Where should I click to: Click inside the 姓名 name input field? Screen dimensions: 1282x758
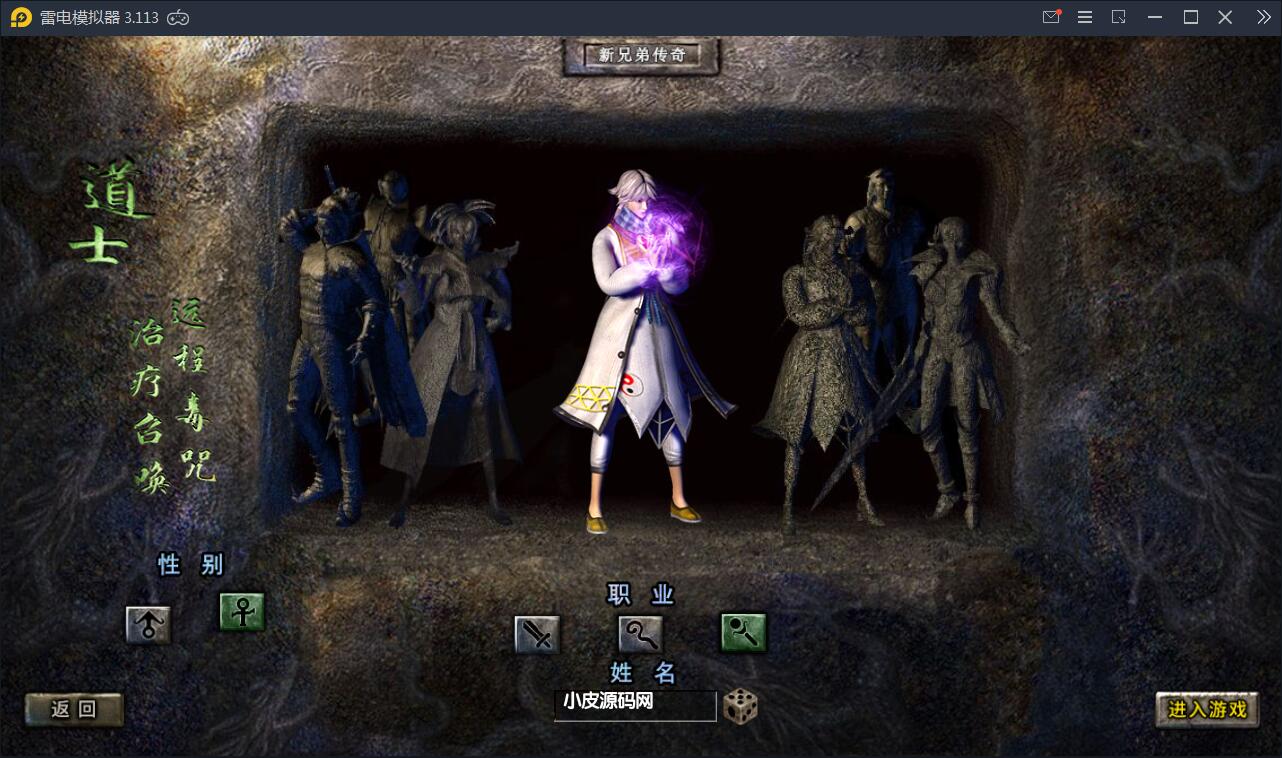pyautogui.click(x=635, y=705)
